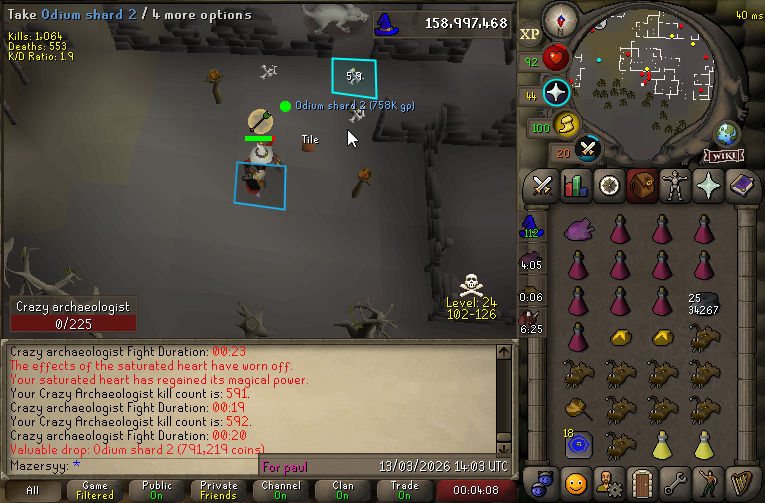Select the Game chat filter button
This screenshot has height=503, width=765.
97,490
